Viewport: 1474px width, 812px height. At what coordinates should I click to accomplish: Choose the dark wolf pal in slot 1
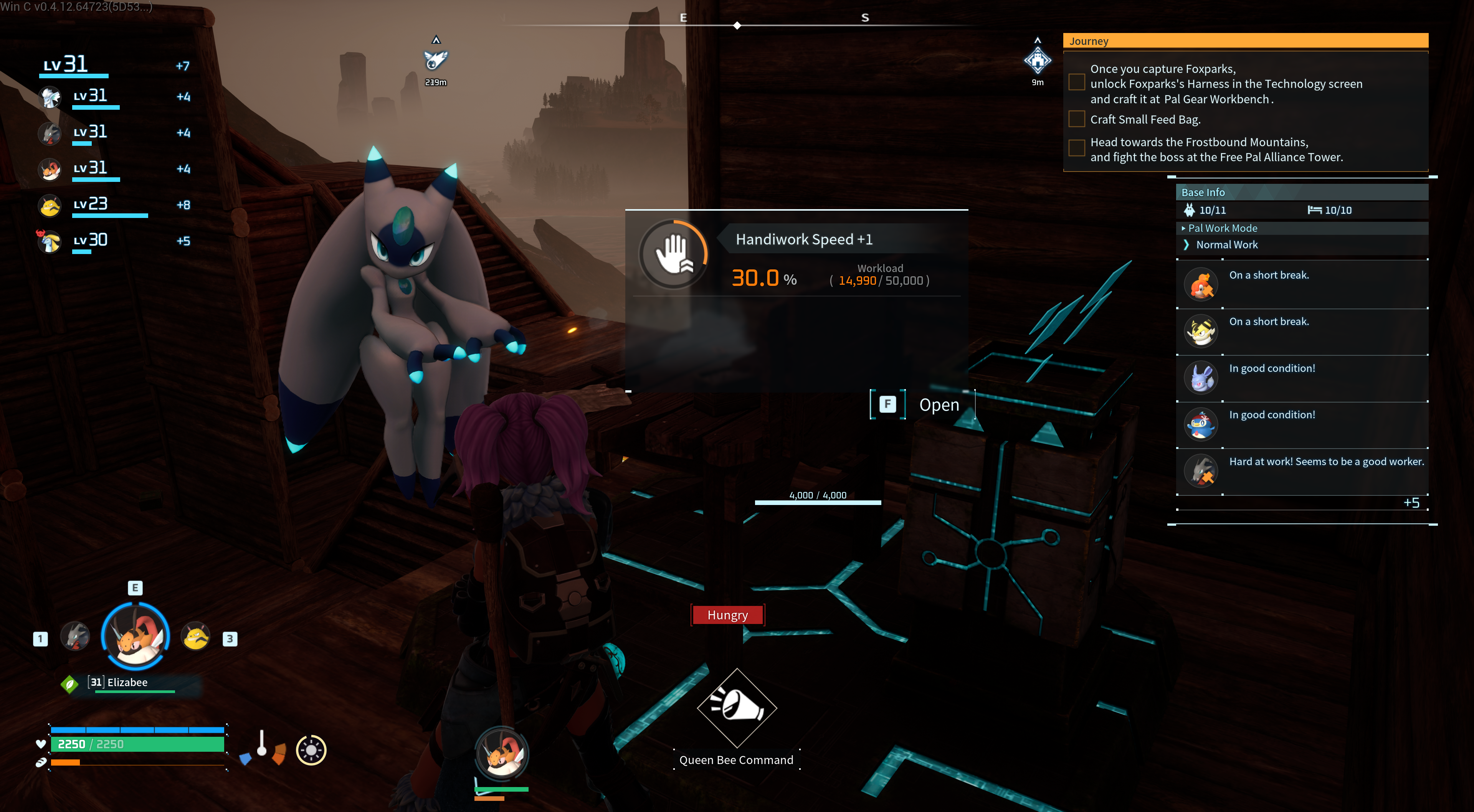tap(75, 636)
